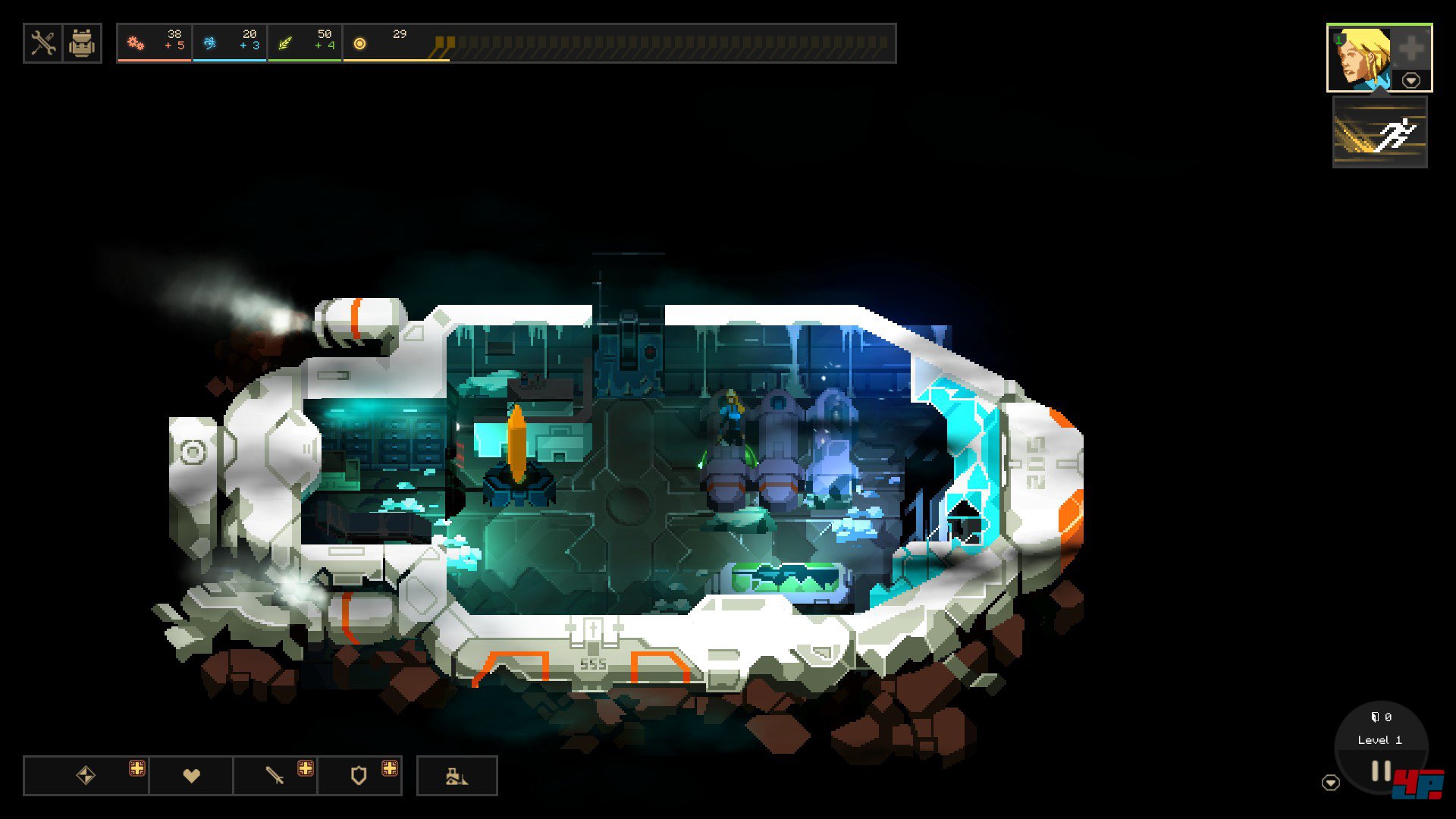The image size is (1456, 819).
Task: Click the yellow dust resource icon
Action: pos(360,44)
